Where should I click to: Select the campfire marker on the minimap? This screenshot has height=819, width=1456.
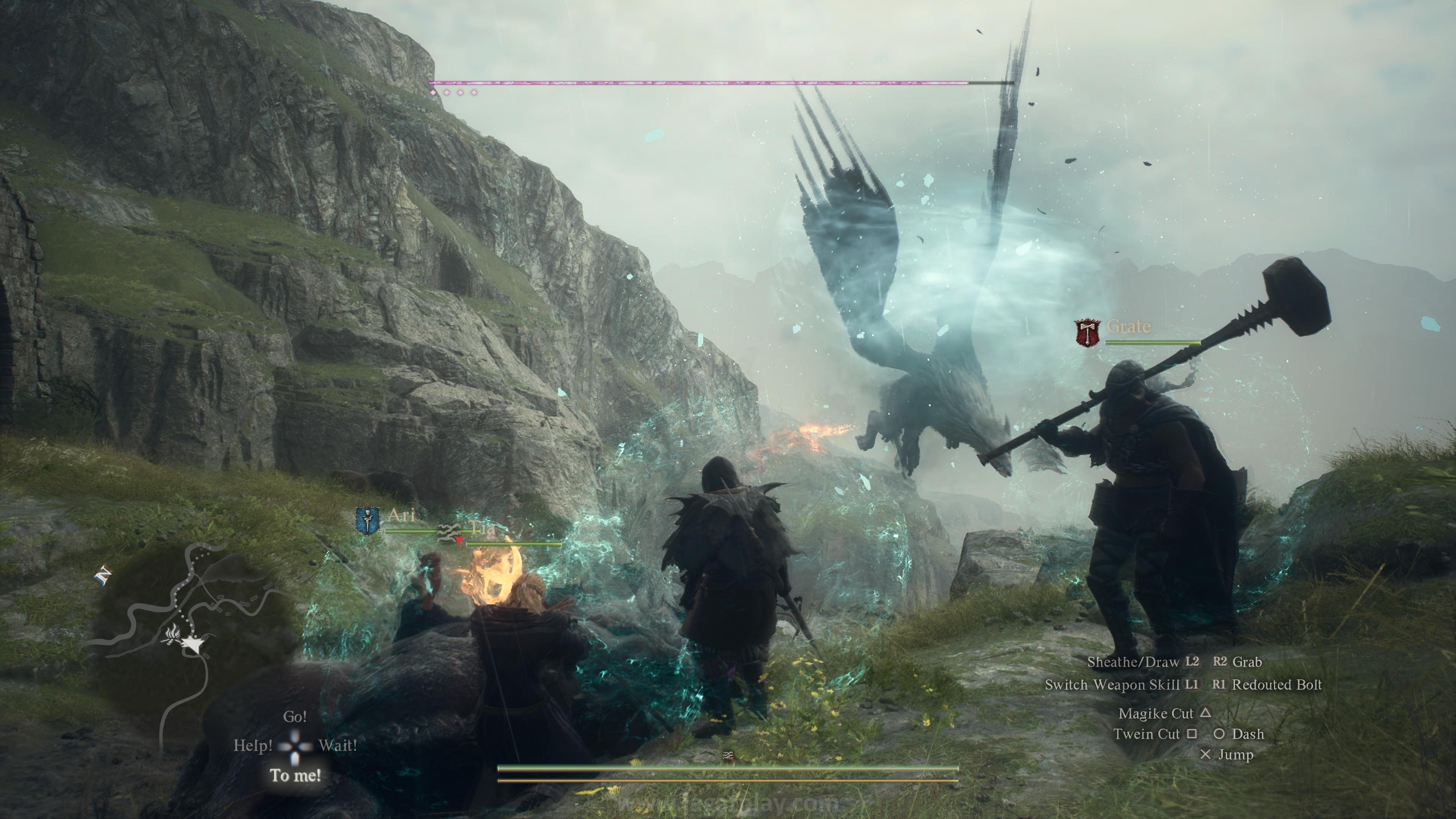click(171, 635)
